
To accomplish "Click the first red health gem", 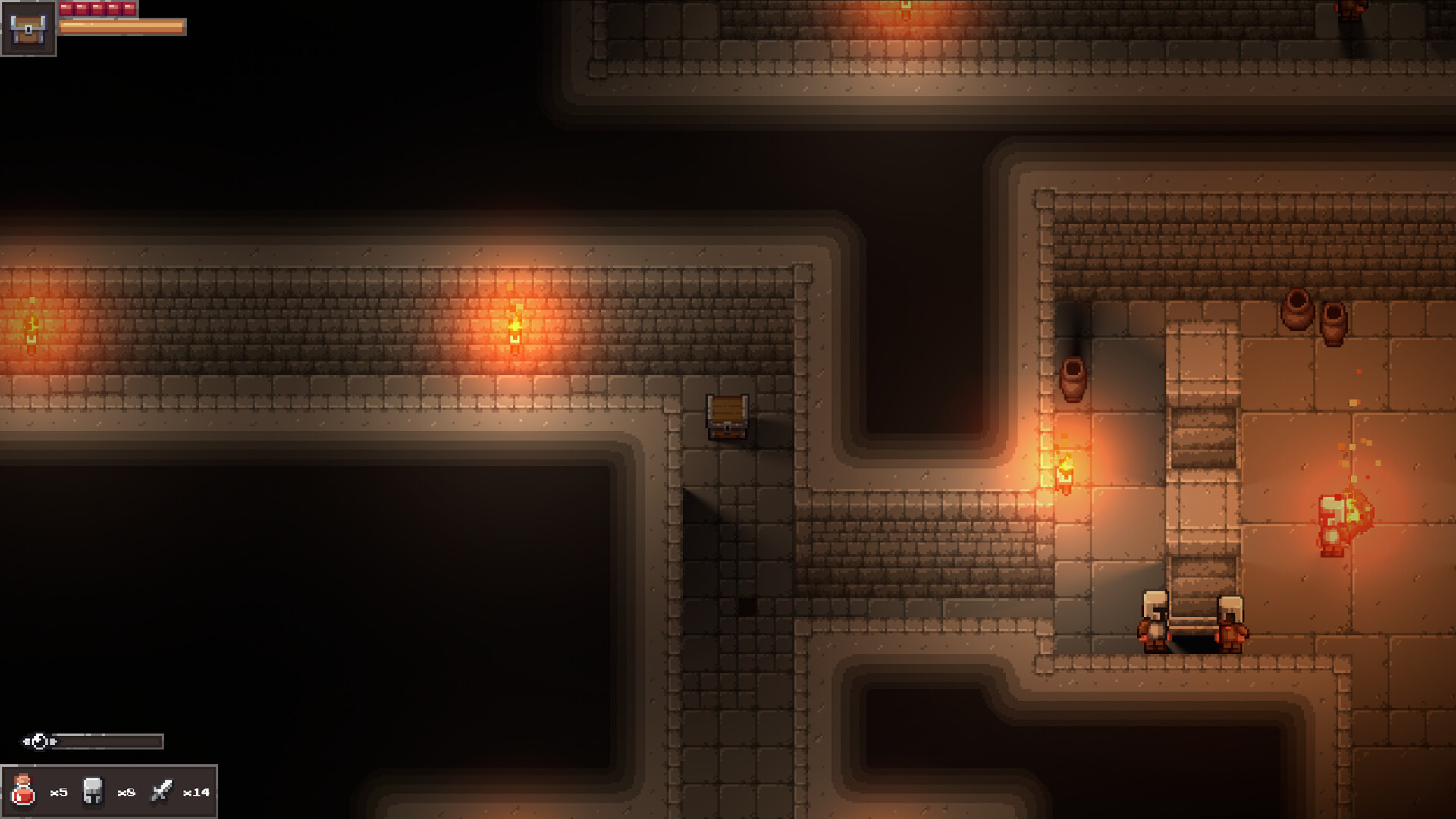I will [x=67, y=8].
